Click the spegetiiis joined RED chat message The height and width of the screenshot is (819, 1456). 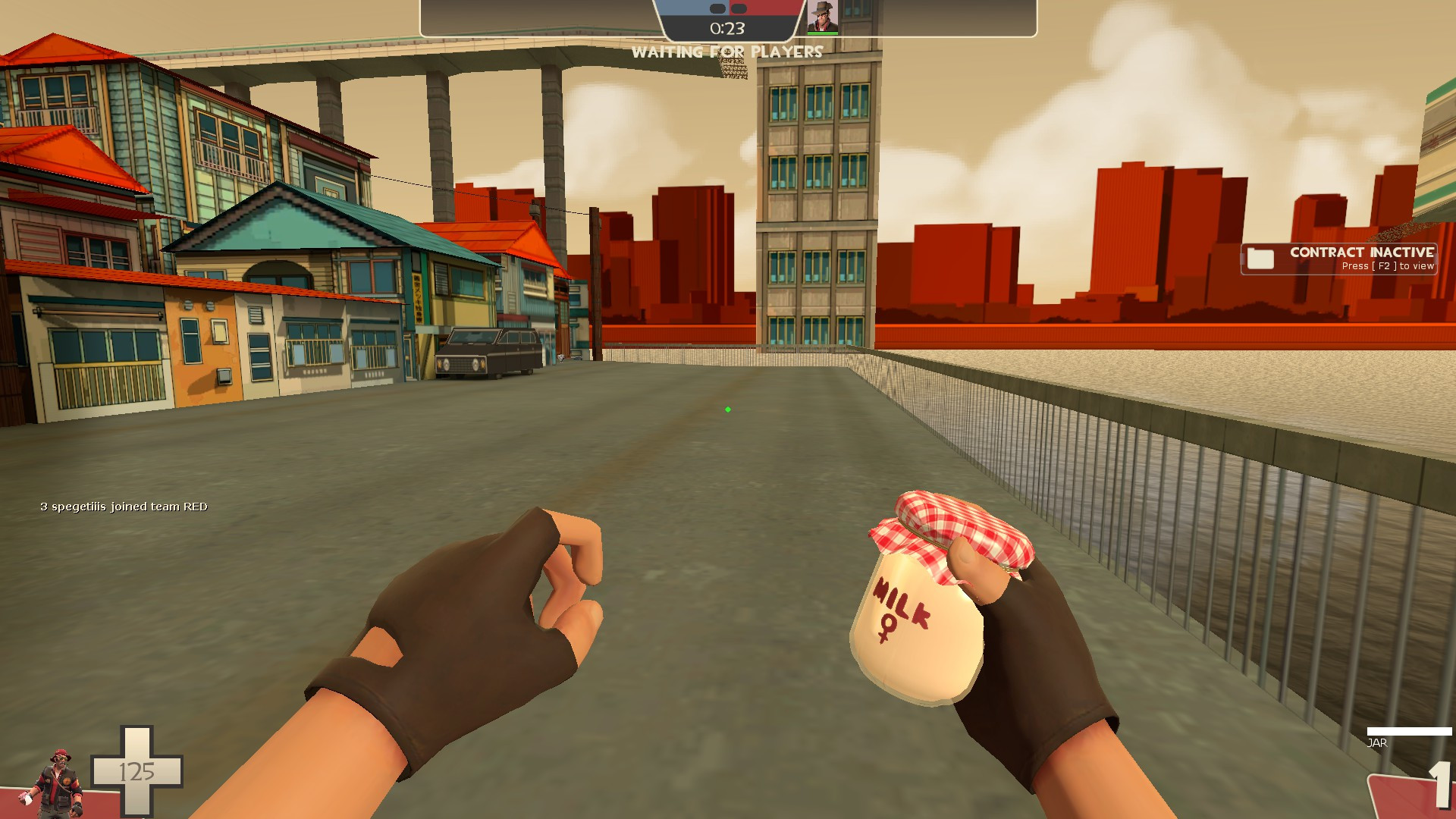[124, 507]
